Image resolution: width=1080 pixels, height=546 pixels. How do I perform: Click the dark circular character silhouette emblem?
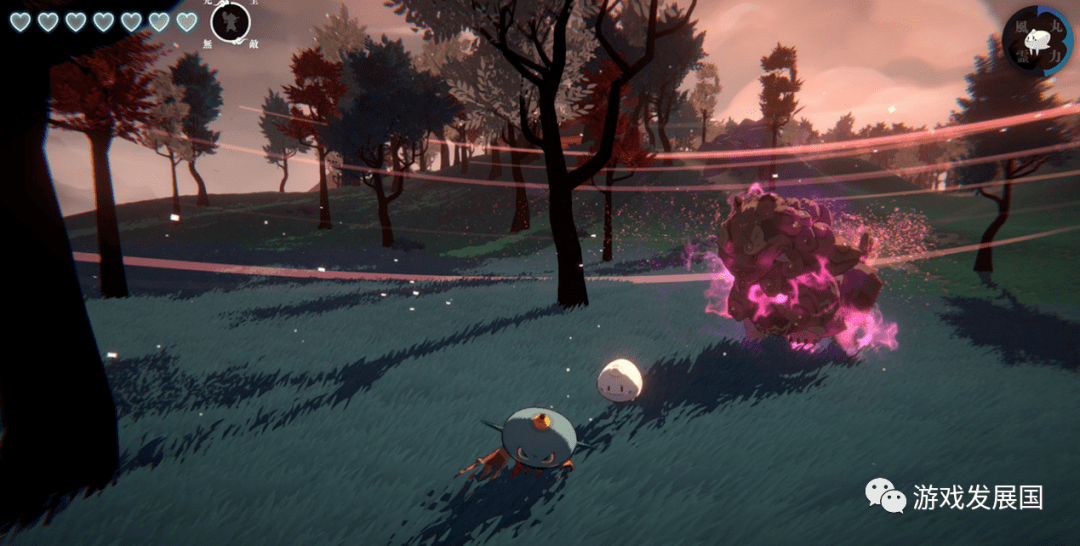[x=230, y=21]
